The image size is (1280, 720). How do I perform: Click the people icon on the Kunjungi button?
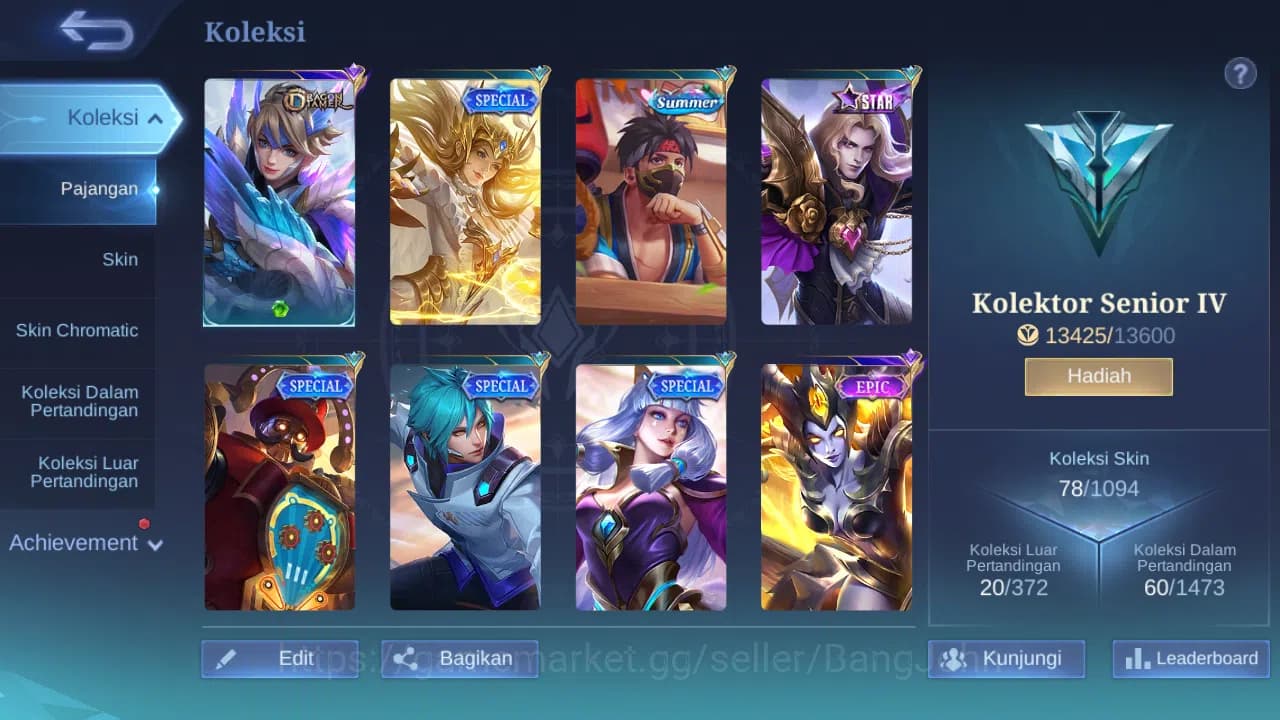(956, 658)
